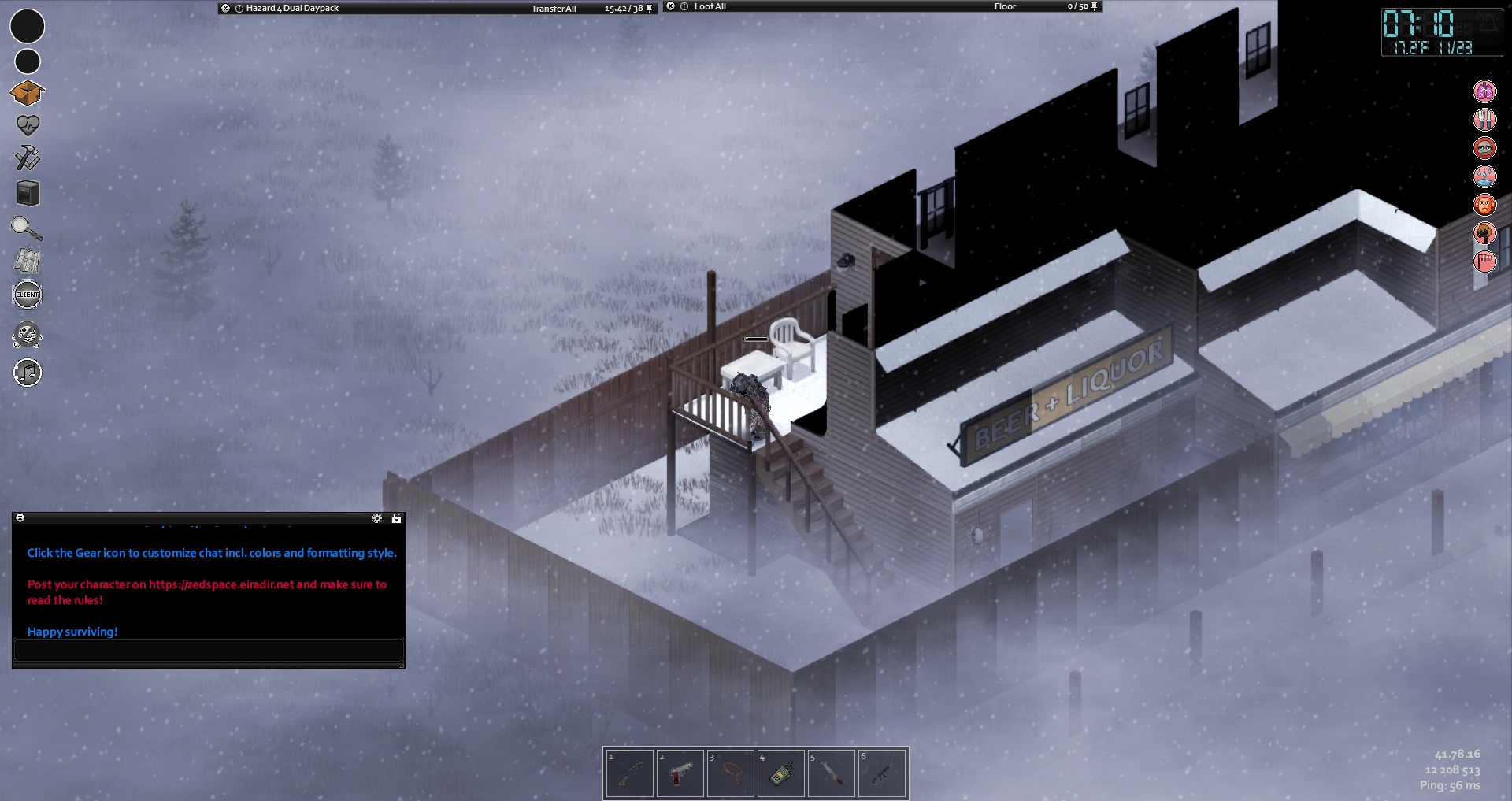Activate the magnifying glass search mode

(x=27, y=228)
